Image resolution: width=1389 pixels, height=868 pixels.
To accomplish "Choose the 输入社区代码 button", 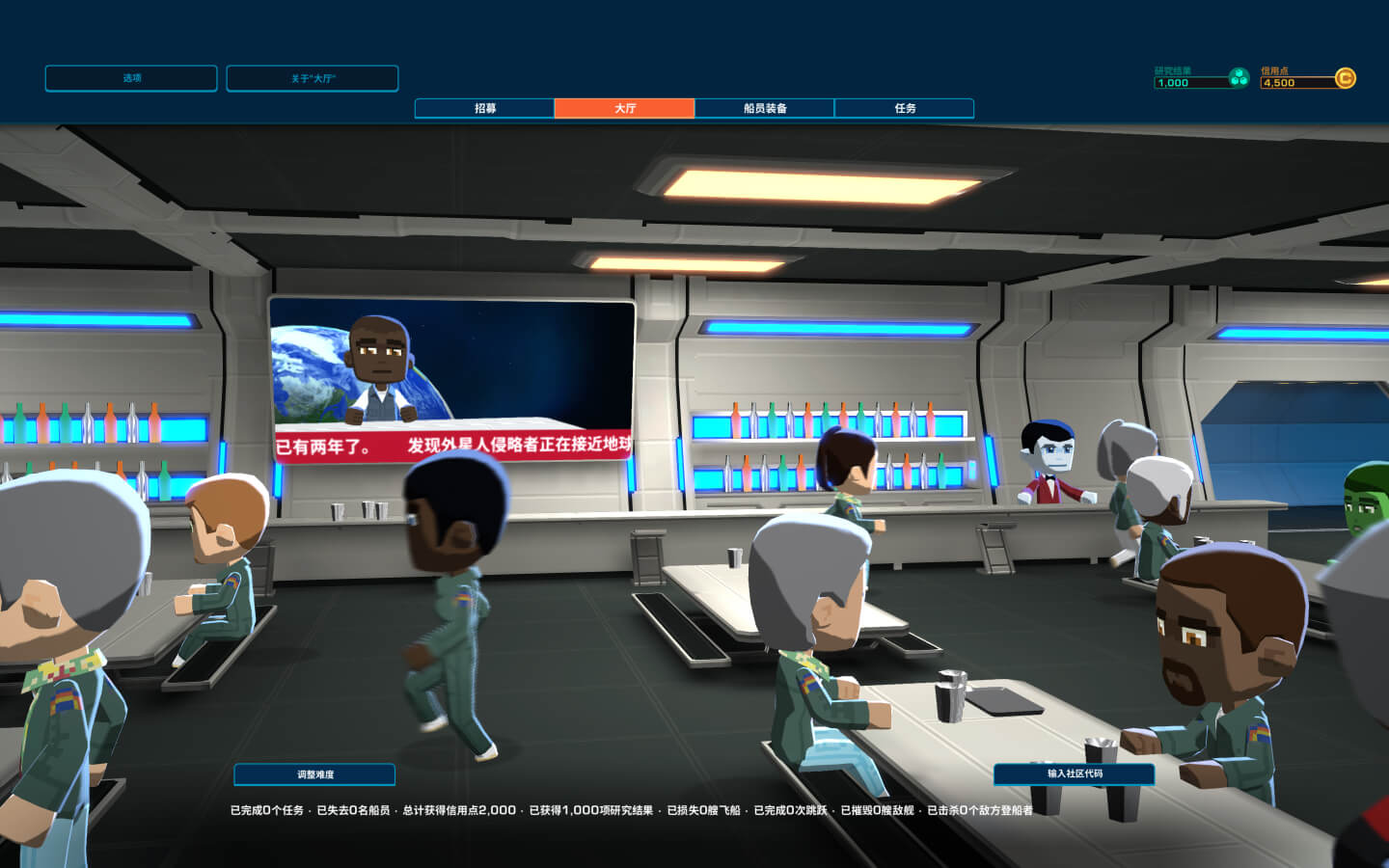I will (1074, 773).
